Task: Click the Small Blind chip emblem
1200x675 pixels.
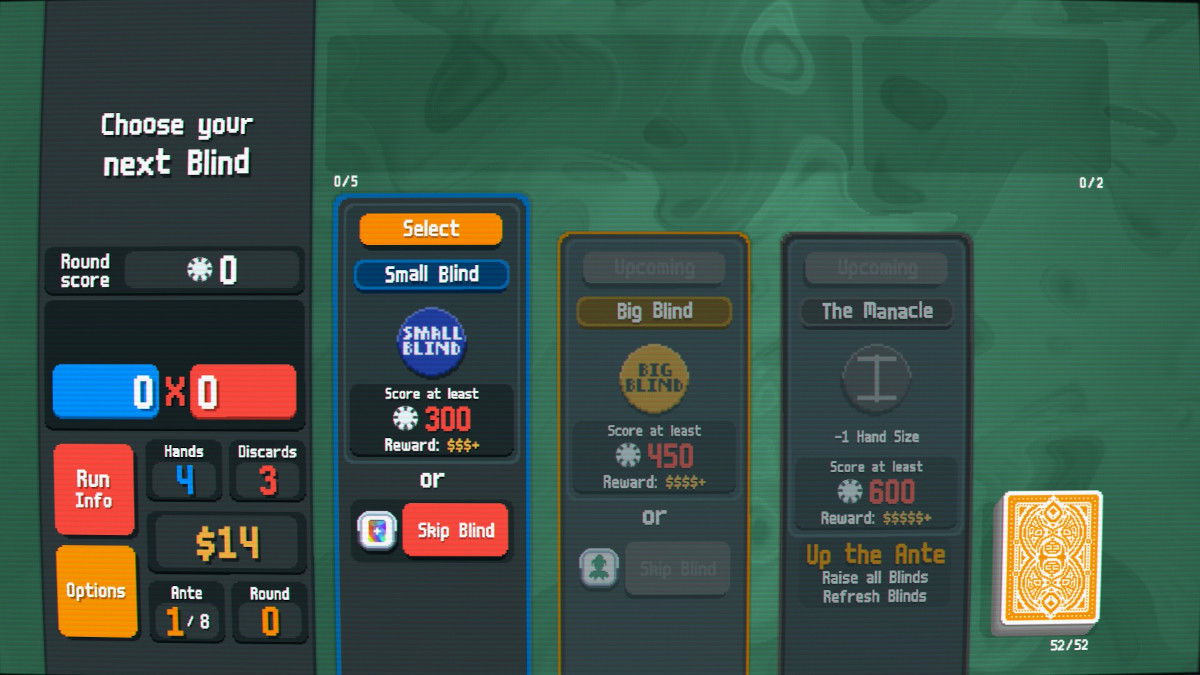Action: point(431,346)
